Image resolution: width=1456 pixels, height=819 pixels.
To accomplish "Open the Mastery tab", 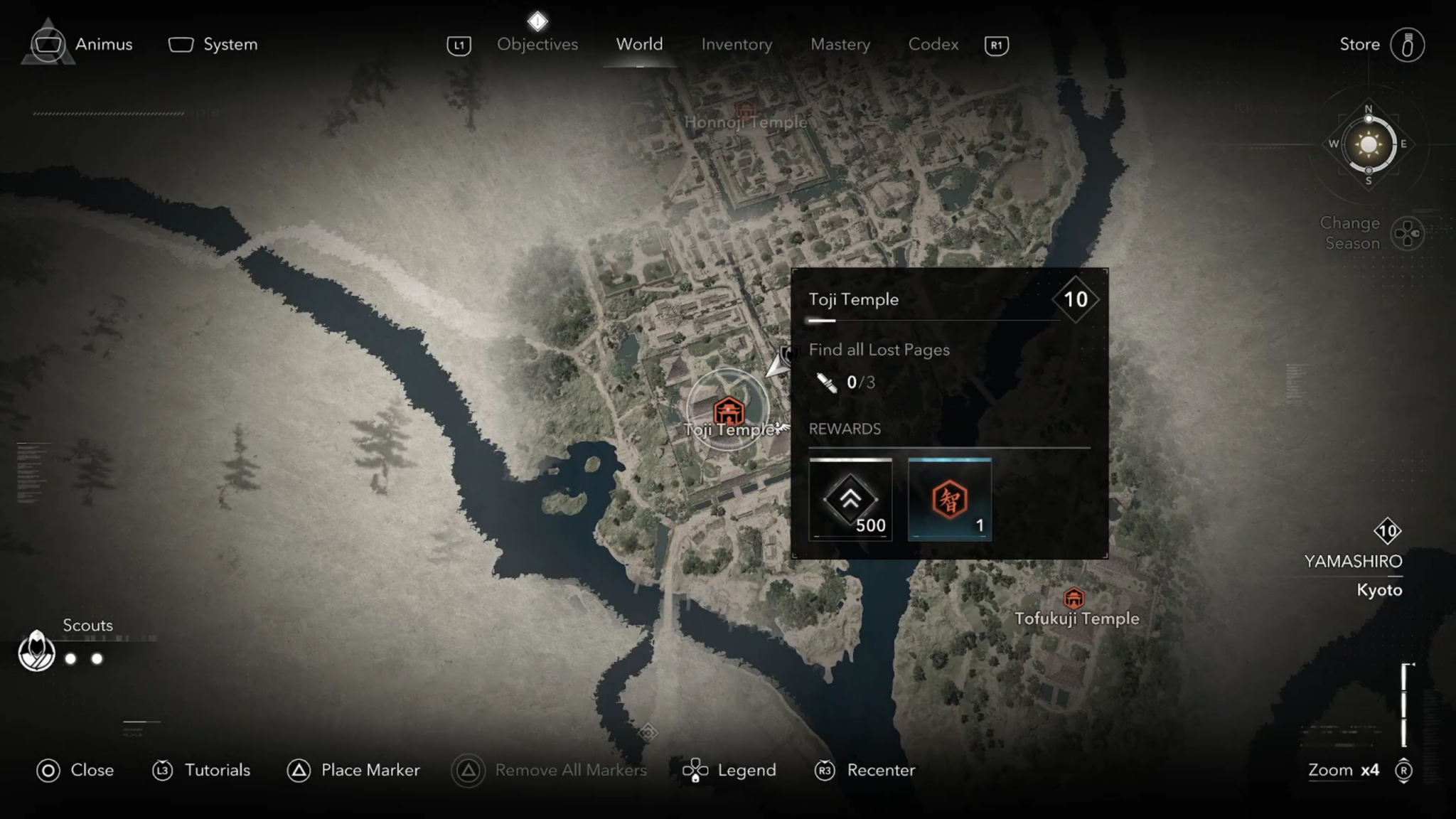I will pyautogui.click(x=840, y=44).
